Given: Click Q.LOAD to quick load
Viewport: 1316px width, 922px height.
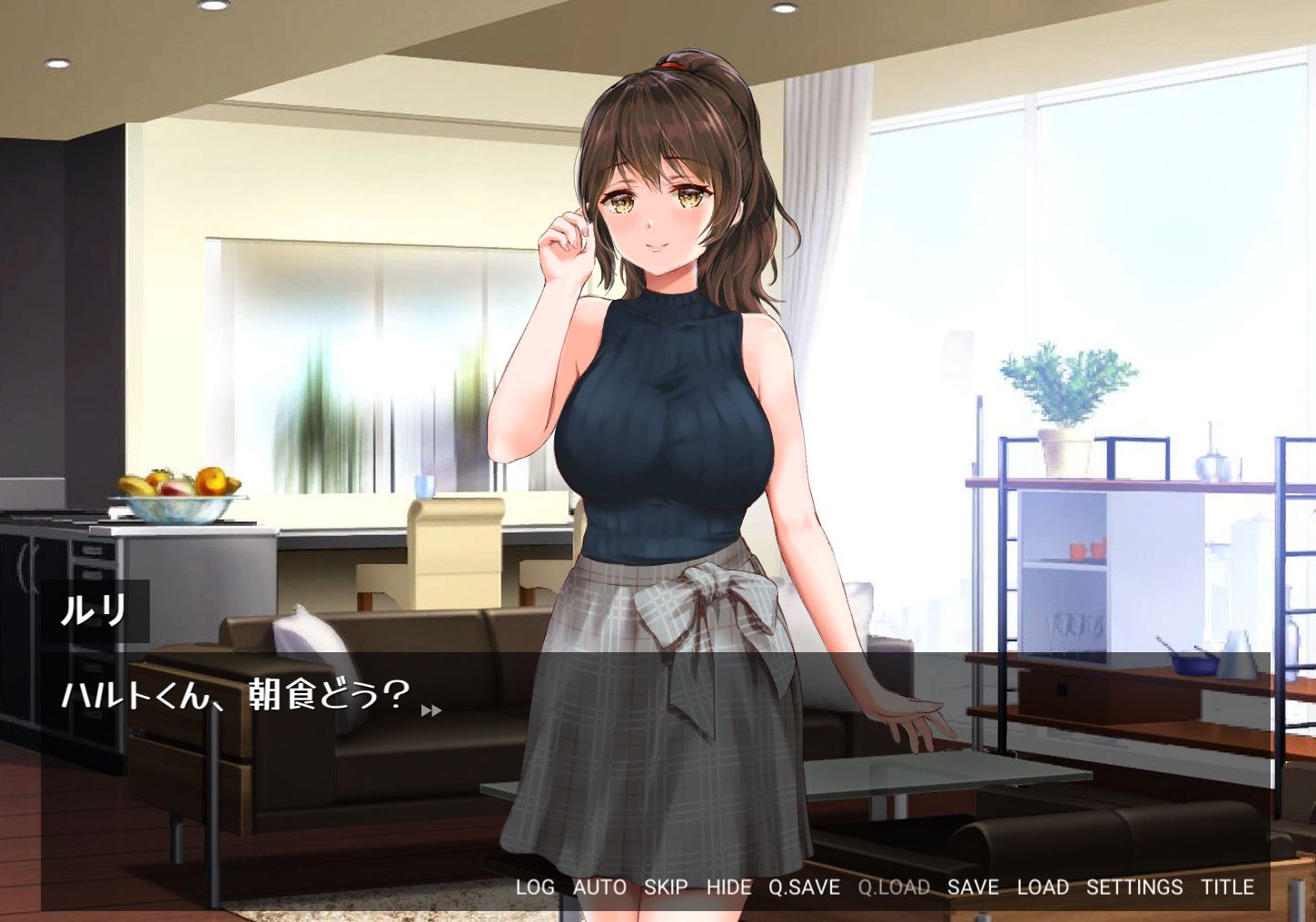Looking at the screenshot, I should tap(895, 887).
